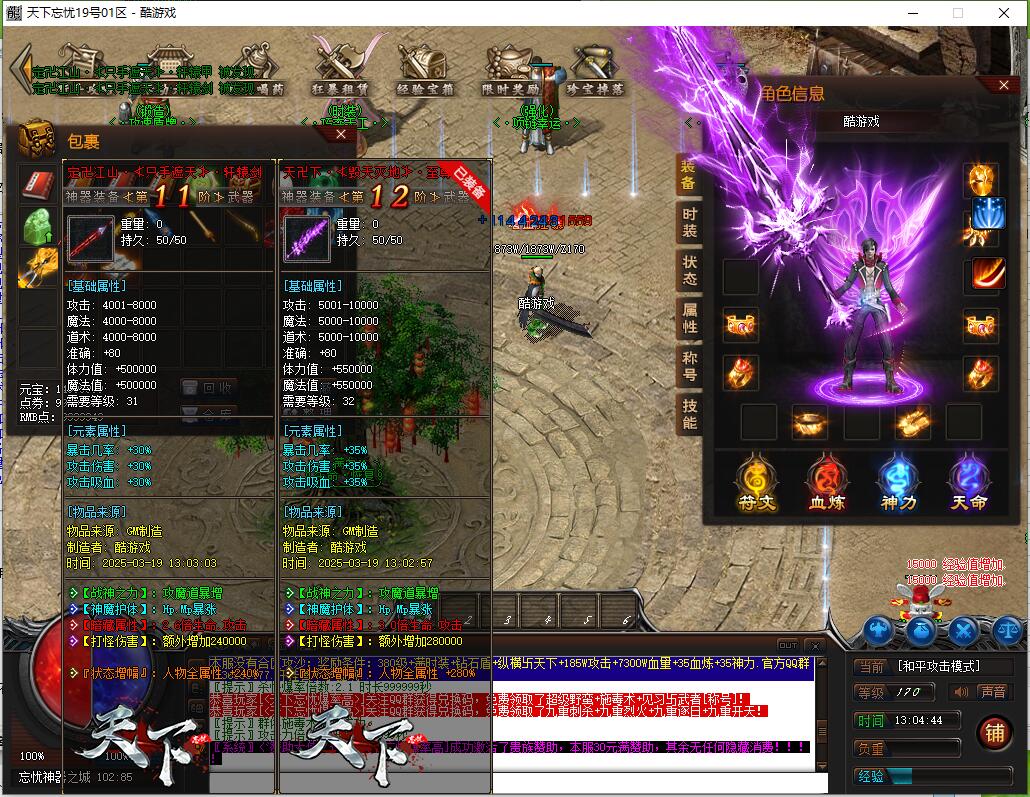This screenshot has width=1030, height=797.
Task: Select the 称号 title tab
Action: tap(690, 365)
